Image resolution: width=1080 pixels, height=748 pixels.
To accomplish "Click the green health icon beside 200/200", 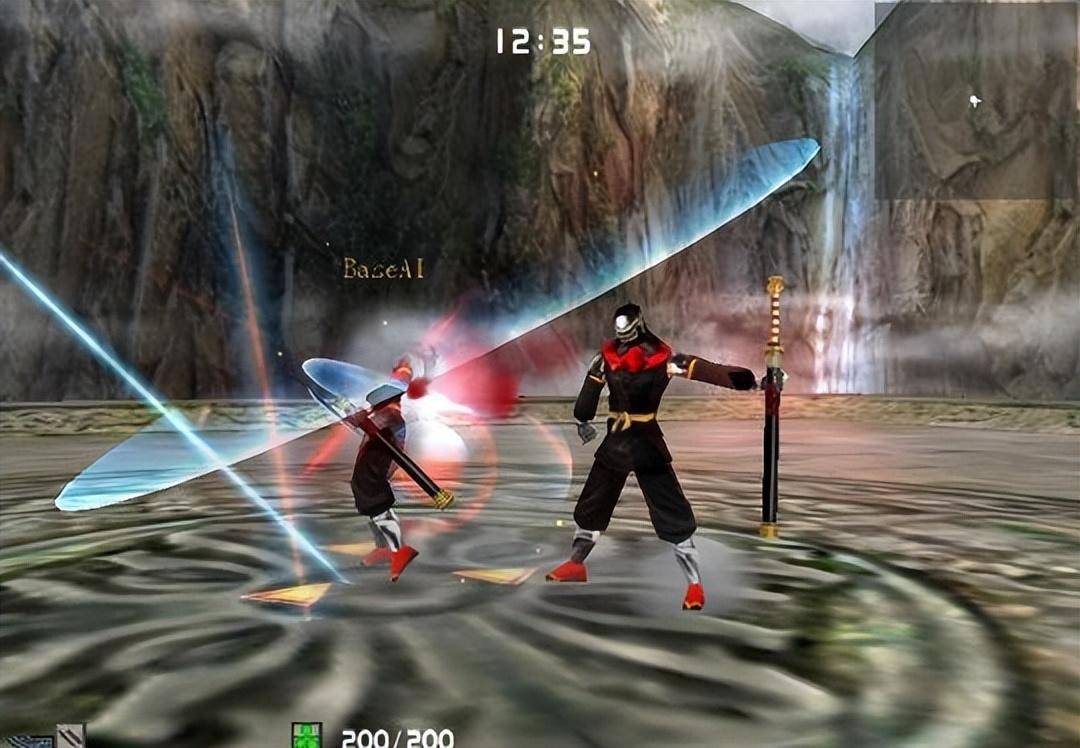I will click(307, 736).
